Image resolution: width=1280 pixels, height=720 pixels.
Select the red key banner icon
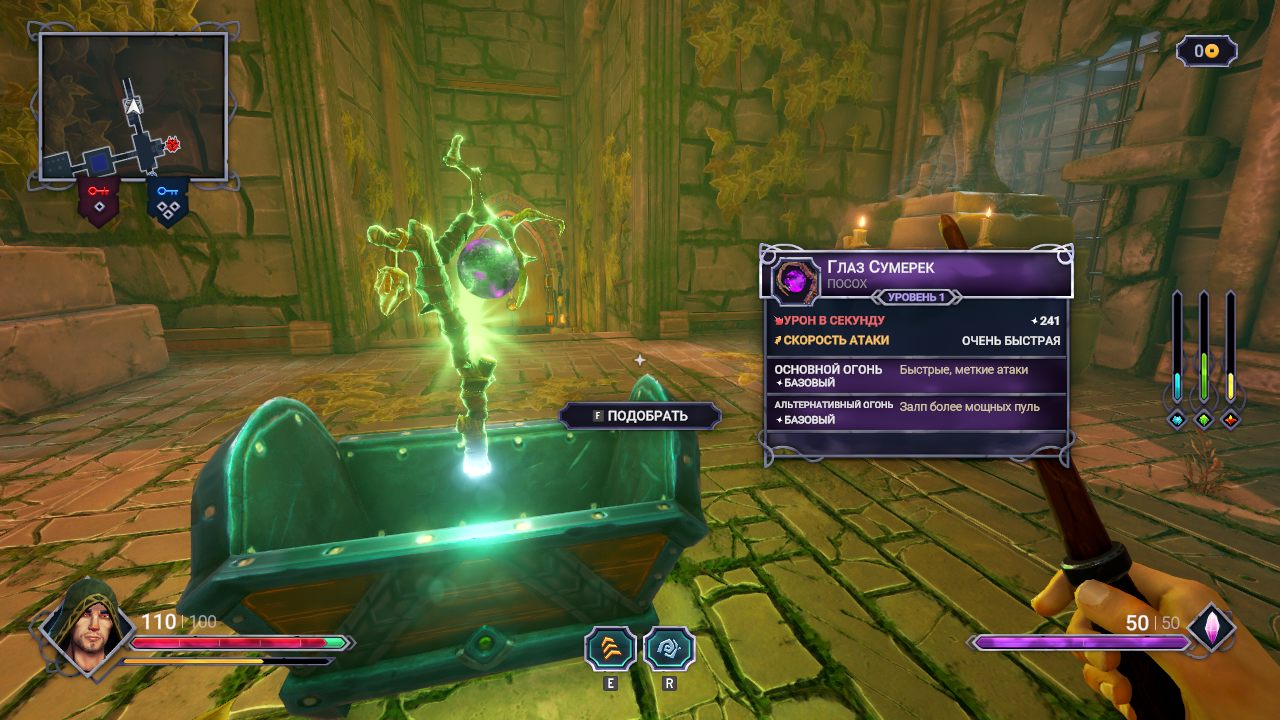[x=98, y=199]
